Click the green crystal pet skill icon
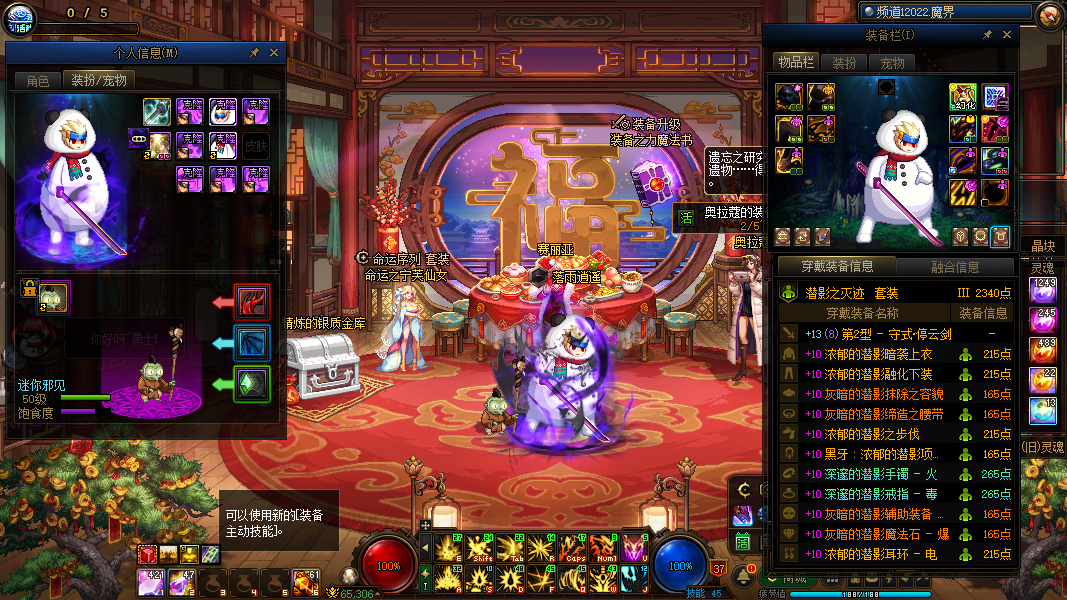Image resolution: width=1067 pixels, height=600 pixels. pos(252,383)
